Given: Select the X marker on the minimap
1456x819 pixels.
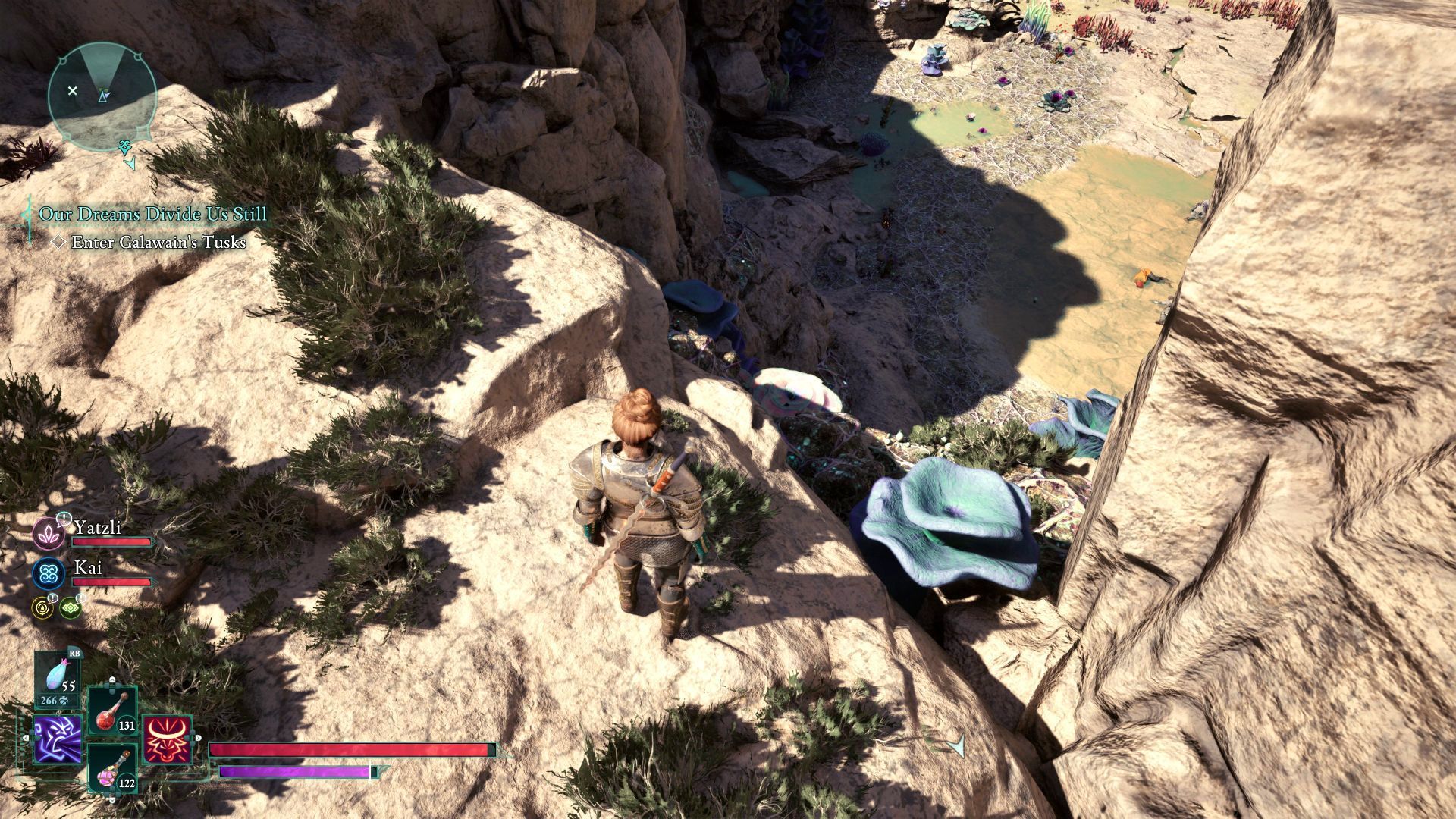Looking at the screenshot, I should tap(73, 91).
